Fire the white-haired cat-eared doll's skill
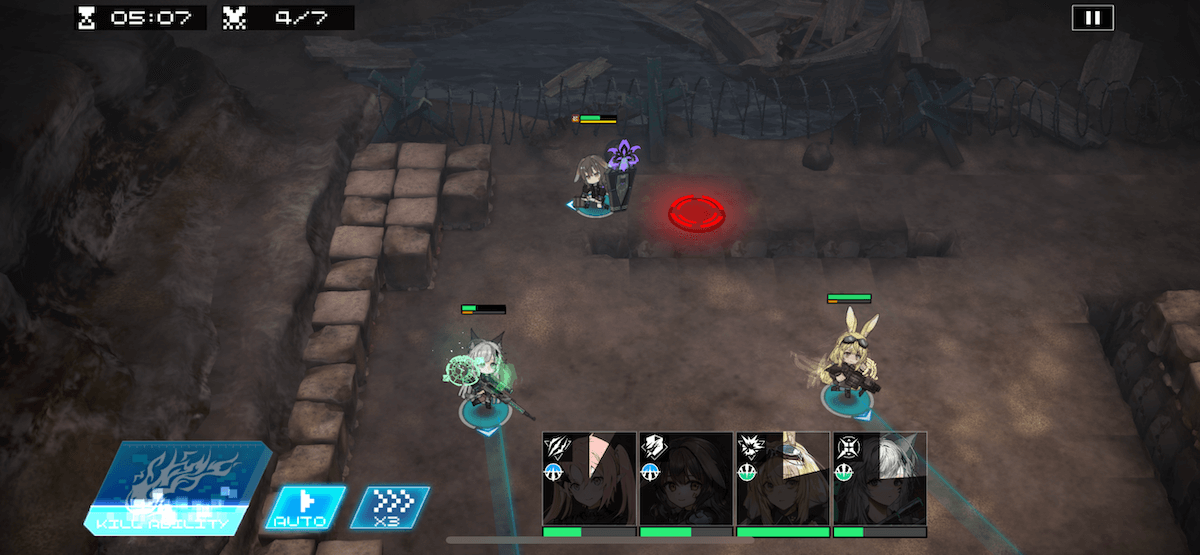The image size is (1200, 555). (880, 478)
